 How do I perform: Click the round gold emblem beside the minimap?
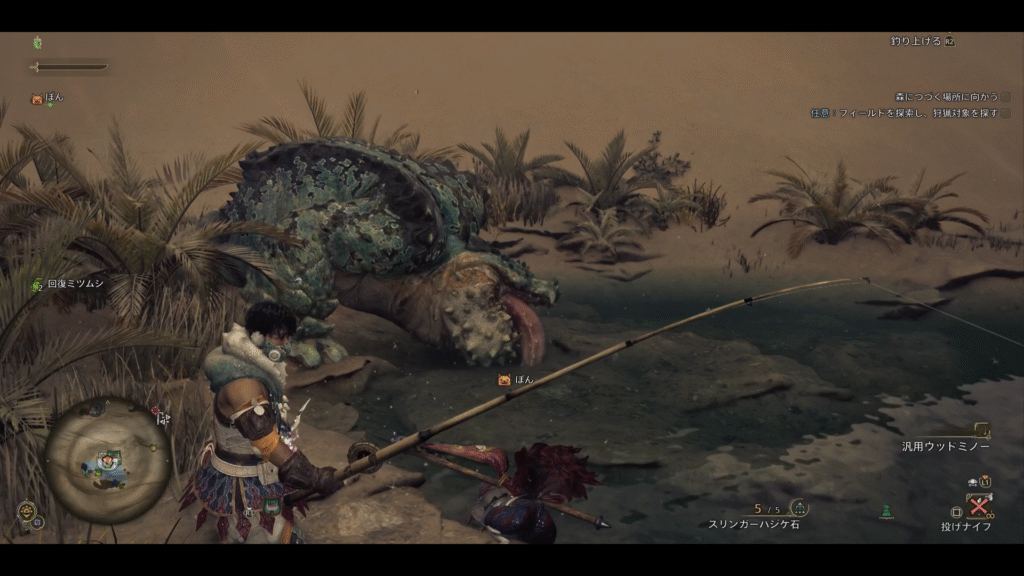(24, 511)
